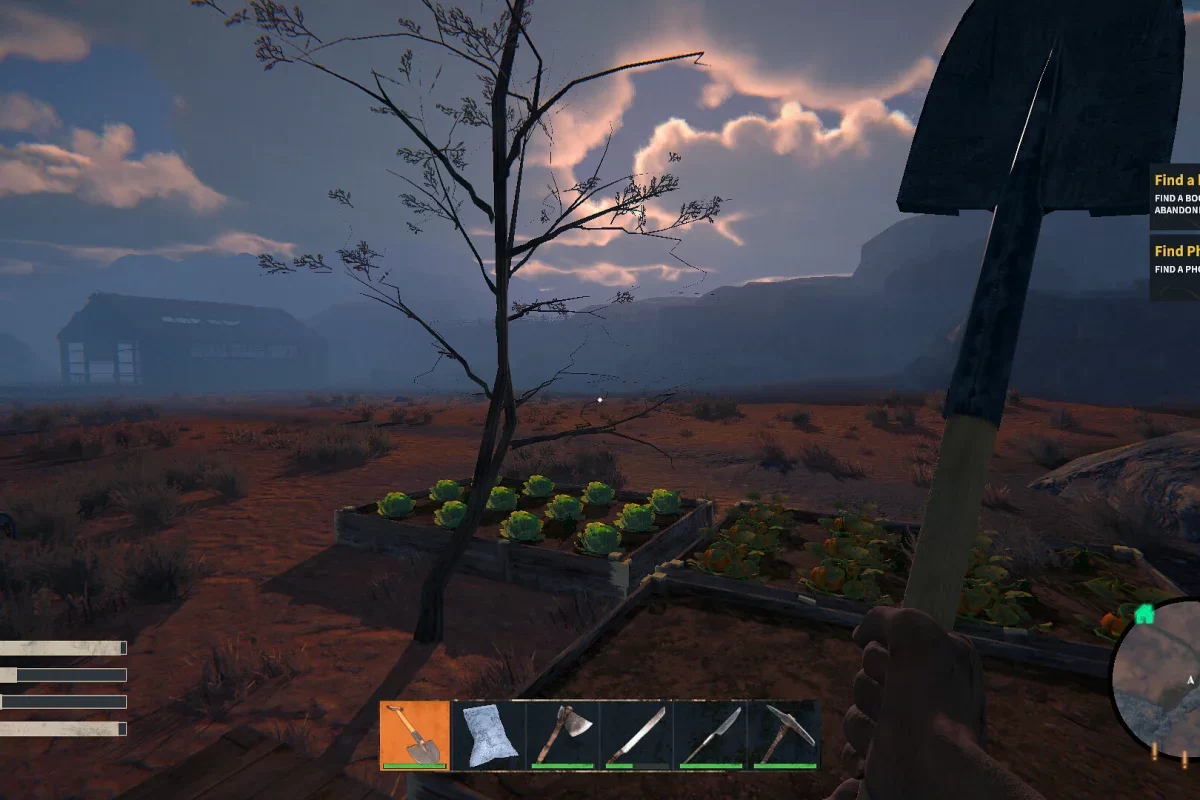Select the shovel hotbar slot
Image resolution: width=1200 pixels, height=800 pixels.
(x=415, y=735)
